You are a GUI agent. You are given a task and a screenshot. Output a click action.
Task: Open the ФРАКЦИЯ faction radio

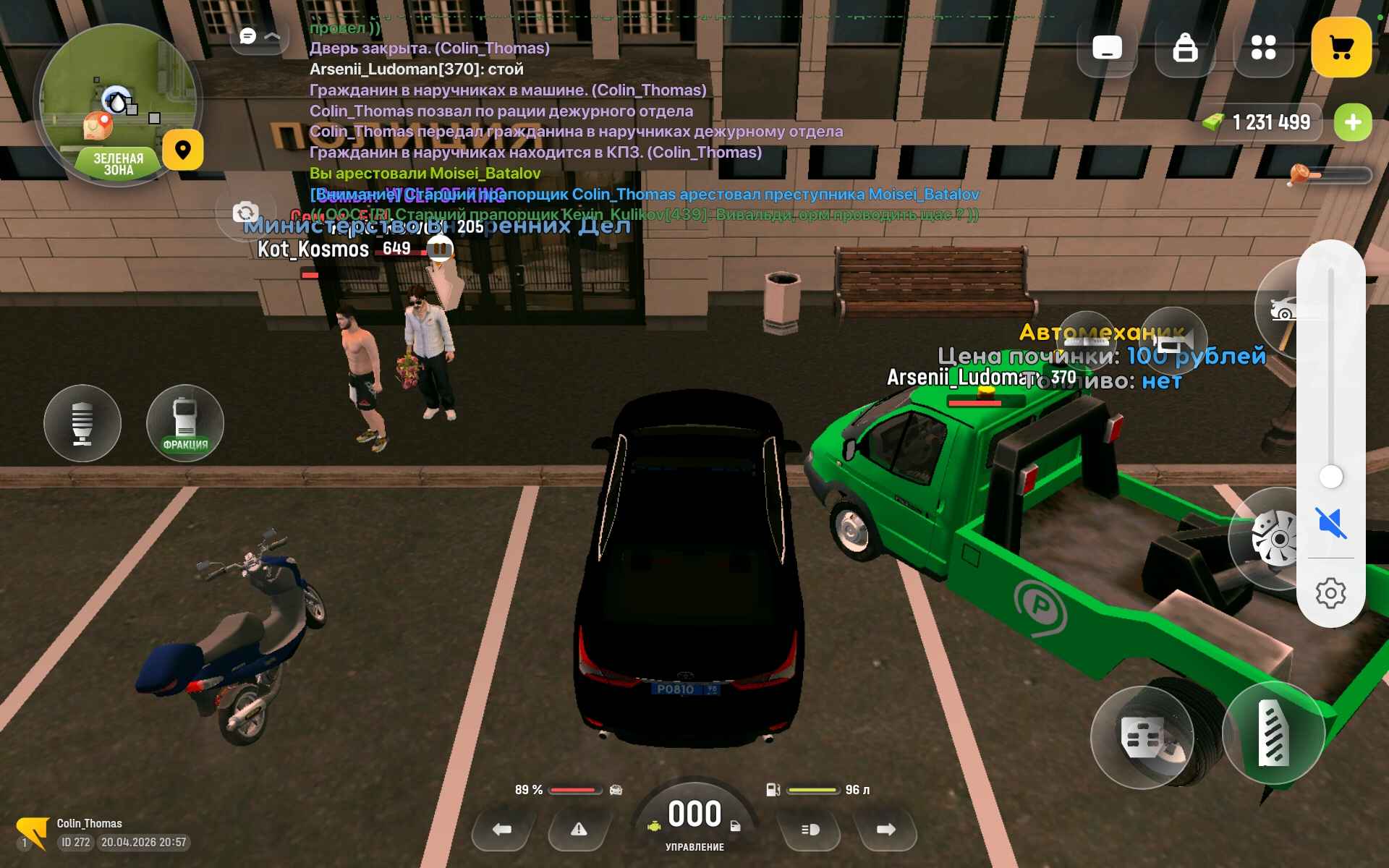click(185, 423)
